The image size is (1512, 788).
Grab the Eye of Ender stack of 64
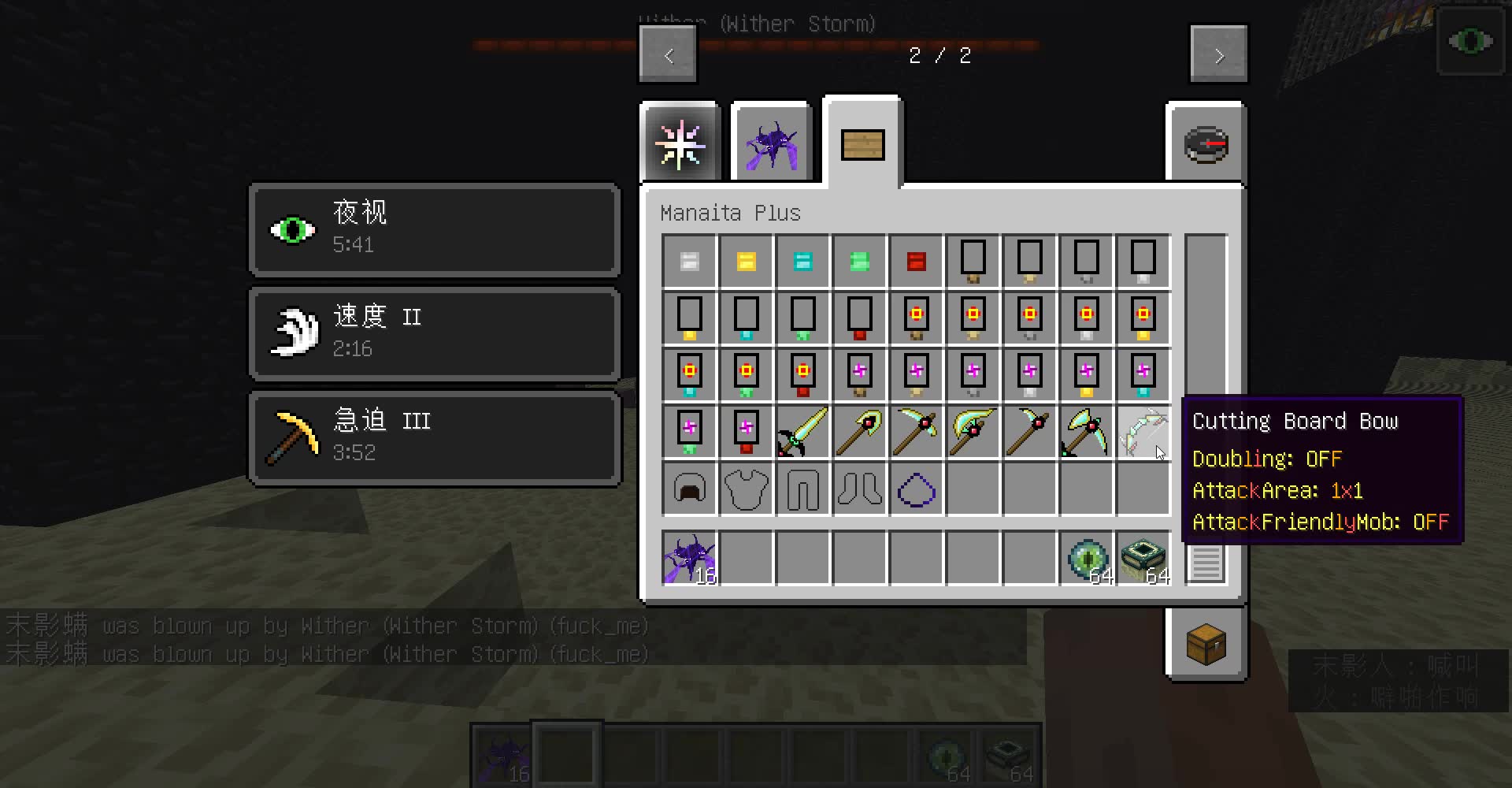[x=1086, y=558]
